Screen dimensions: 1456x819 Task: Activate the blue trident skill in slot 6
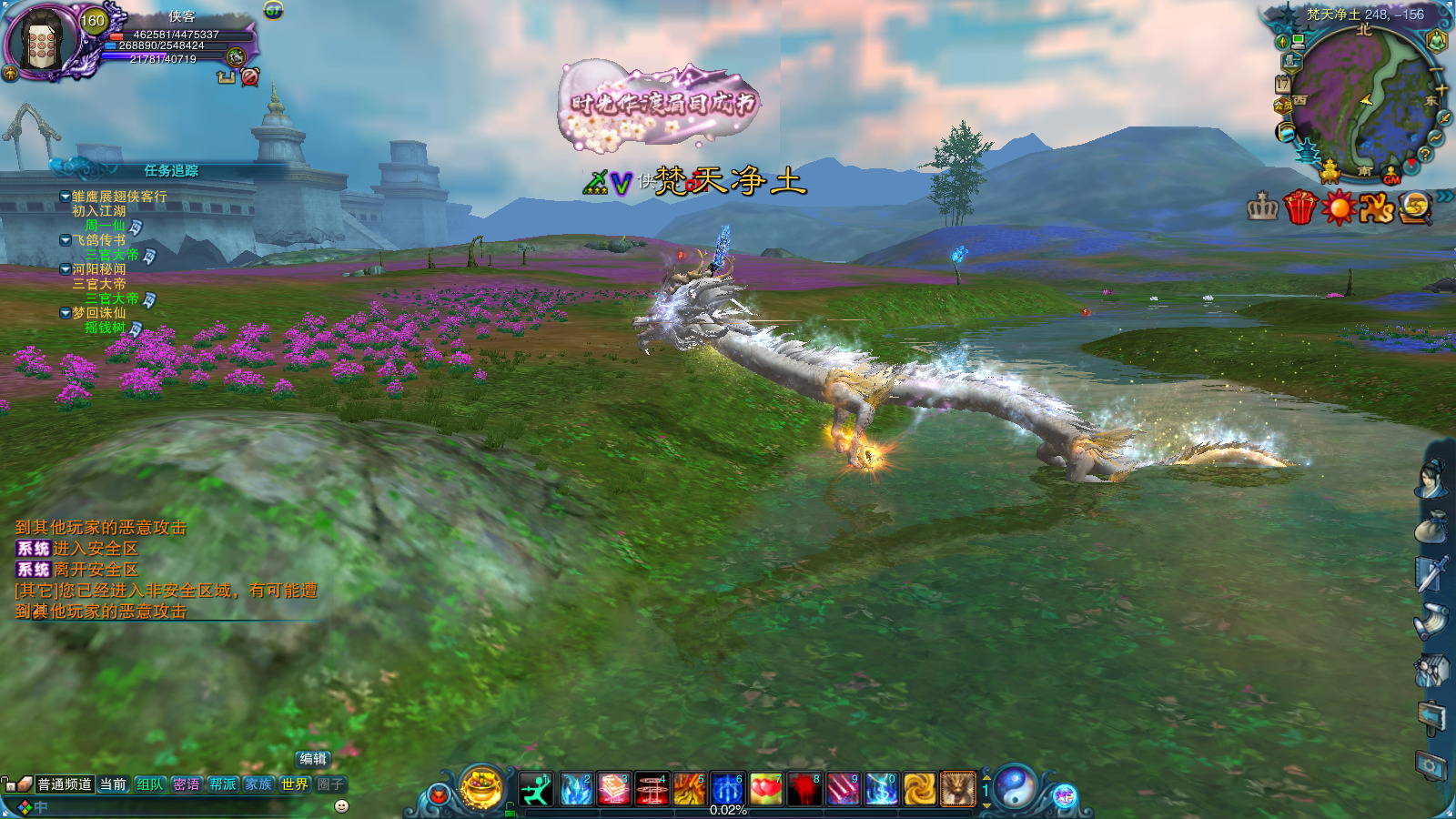(x=727, y=789)
